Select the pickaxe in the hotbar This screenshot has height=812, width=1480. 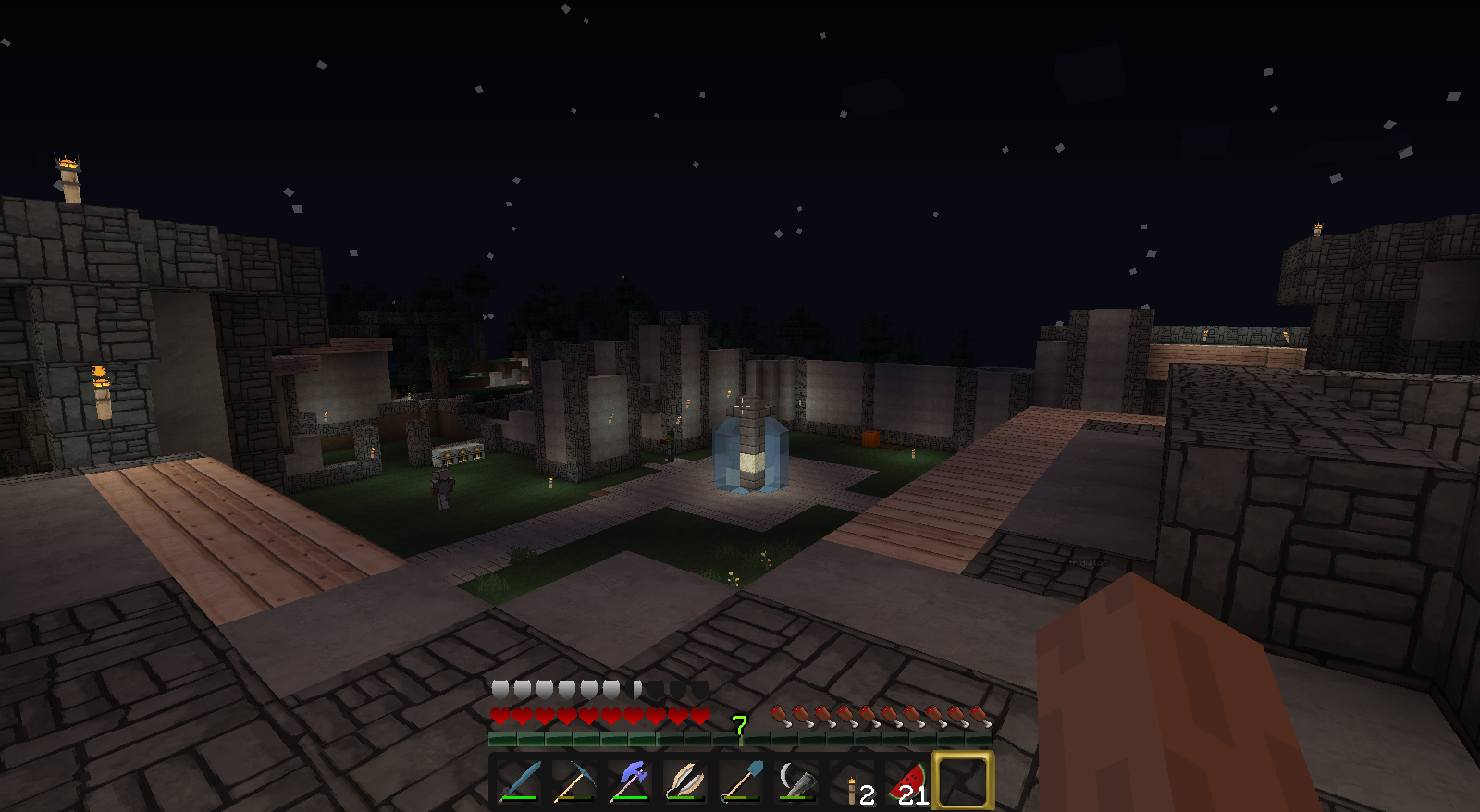tap(574, 781)
